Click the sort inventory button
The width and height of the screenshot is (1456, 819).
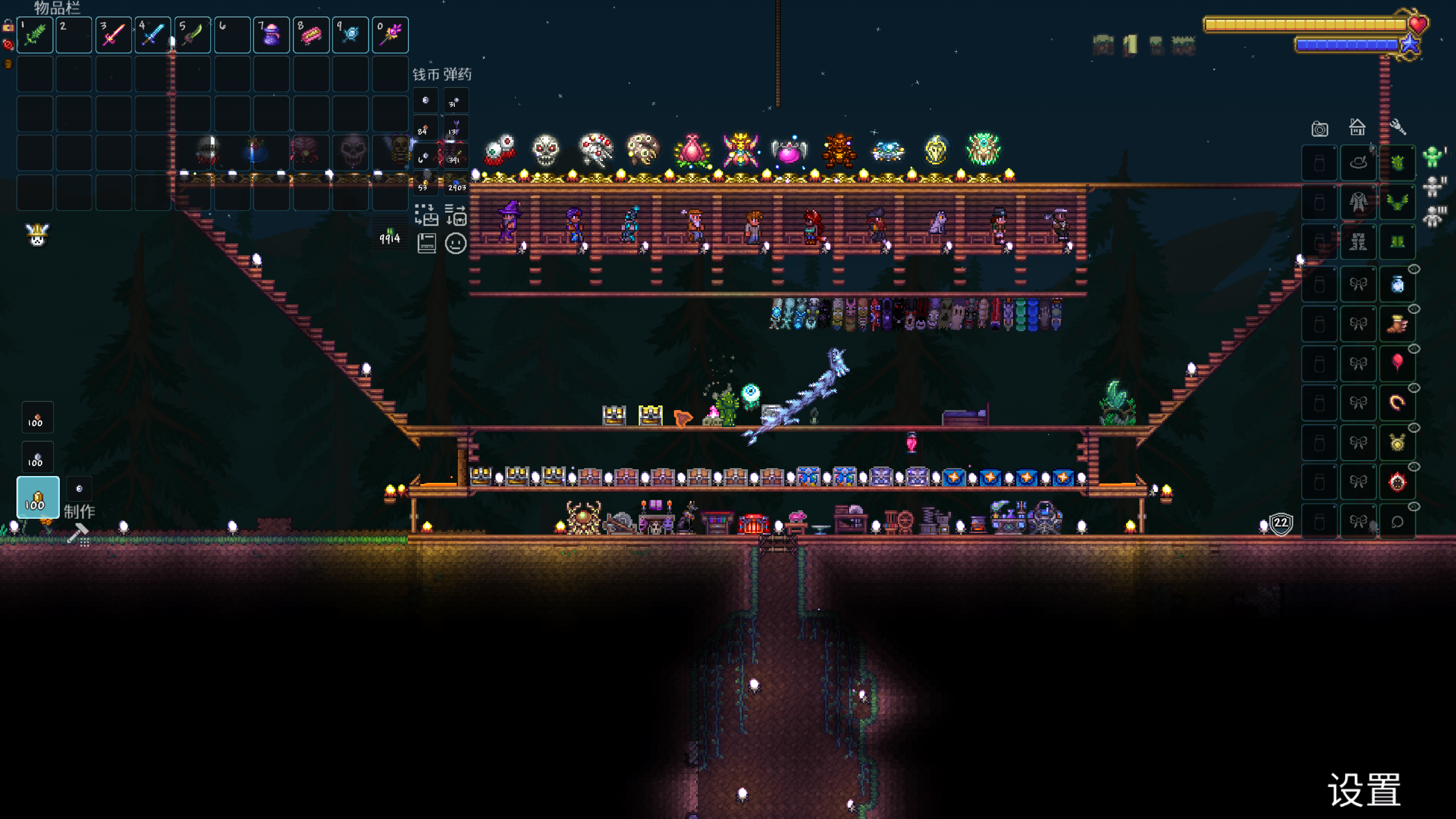(x=456, y=215)
